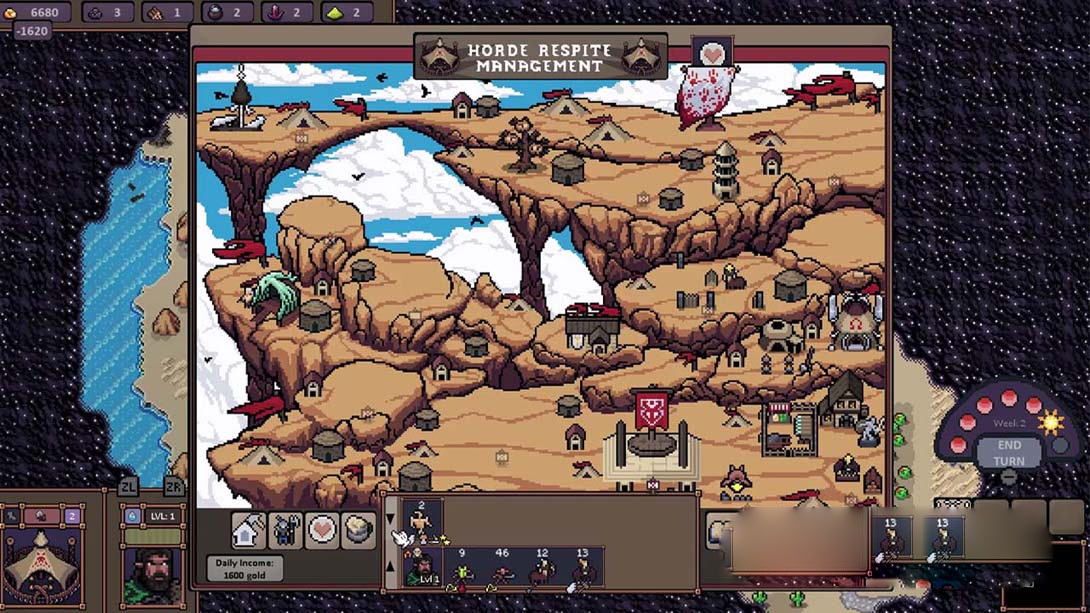1090x613 pixels.
Task: Select the army stack of 46 units
Action: 502,568
